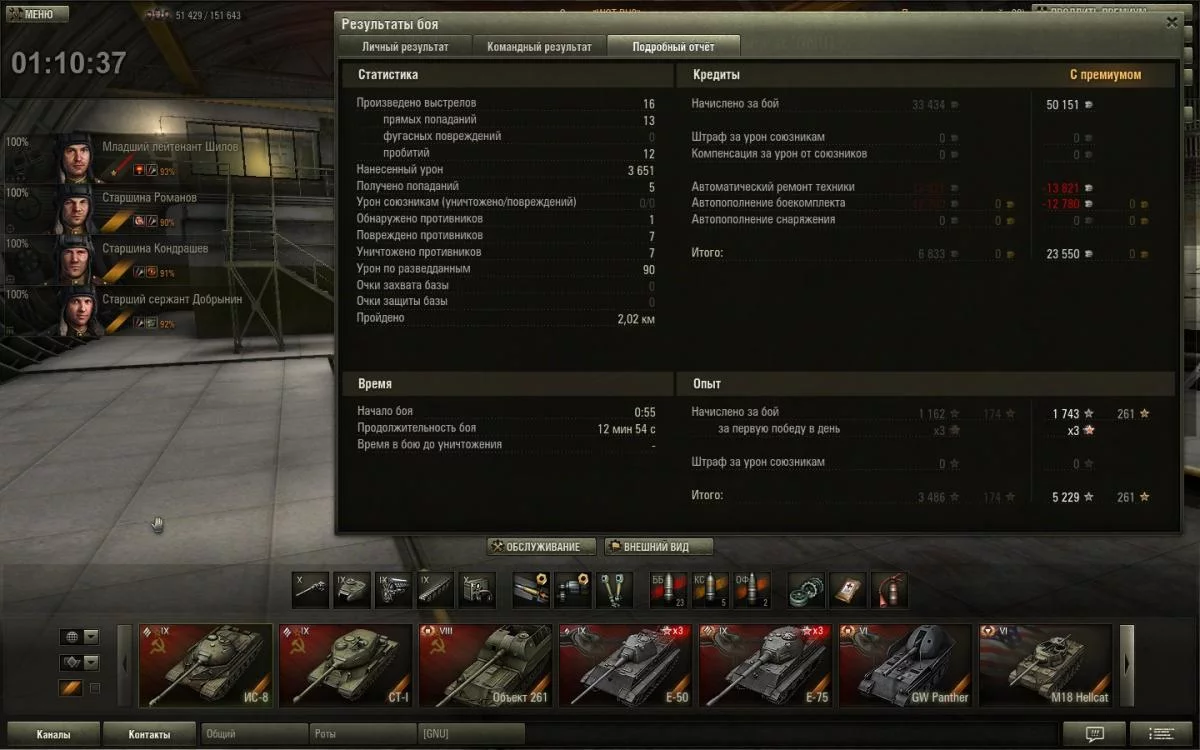Open the Каналы chat channels
Viewport: 1200px width, 750px height.
point(53,734)
